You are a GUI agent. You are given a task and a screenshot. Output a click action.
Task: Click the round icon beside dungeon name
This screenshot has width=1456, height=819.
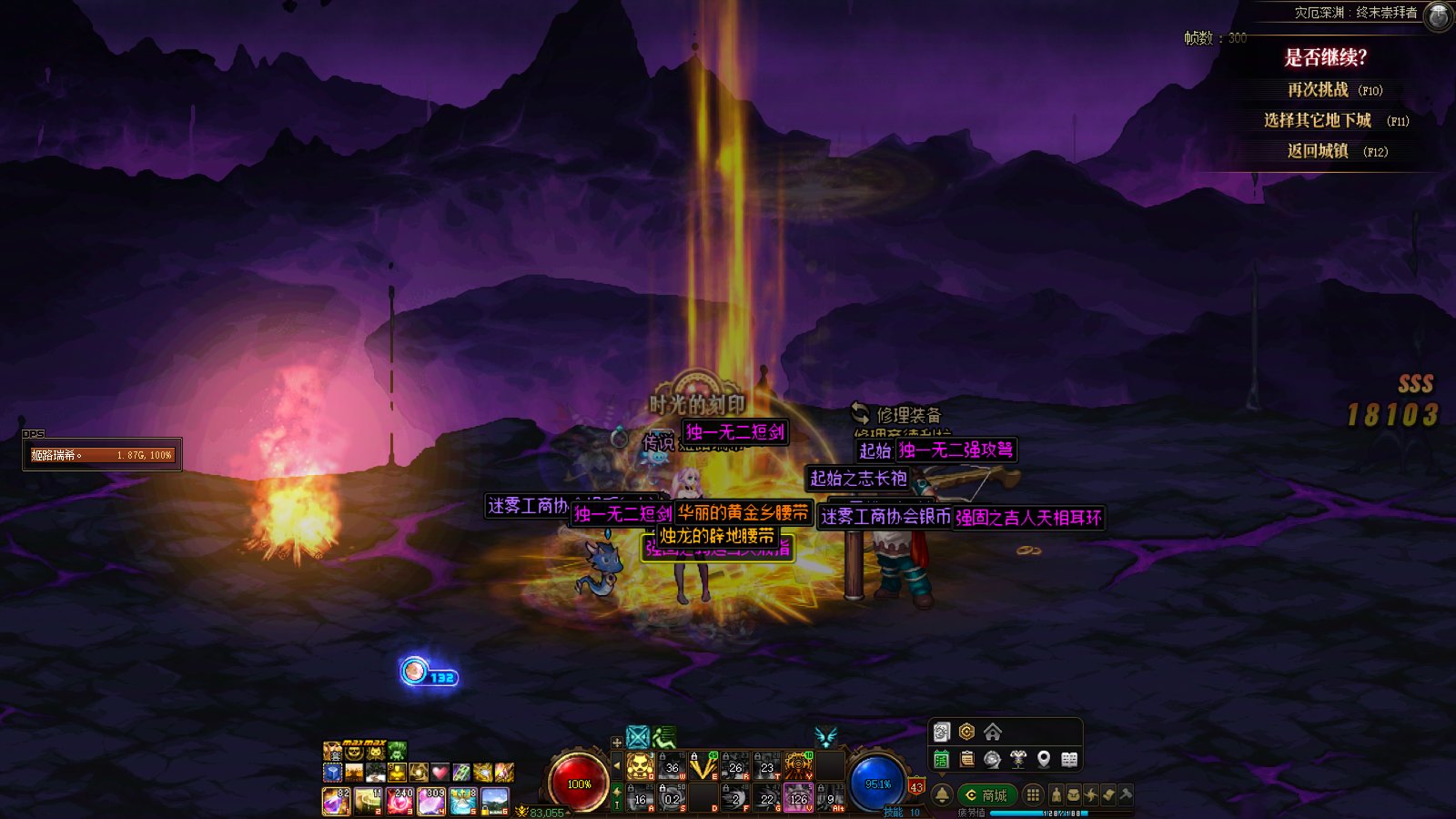[1438, 15]
